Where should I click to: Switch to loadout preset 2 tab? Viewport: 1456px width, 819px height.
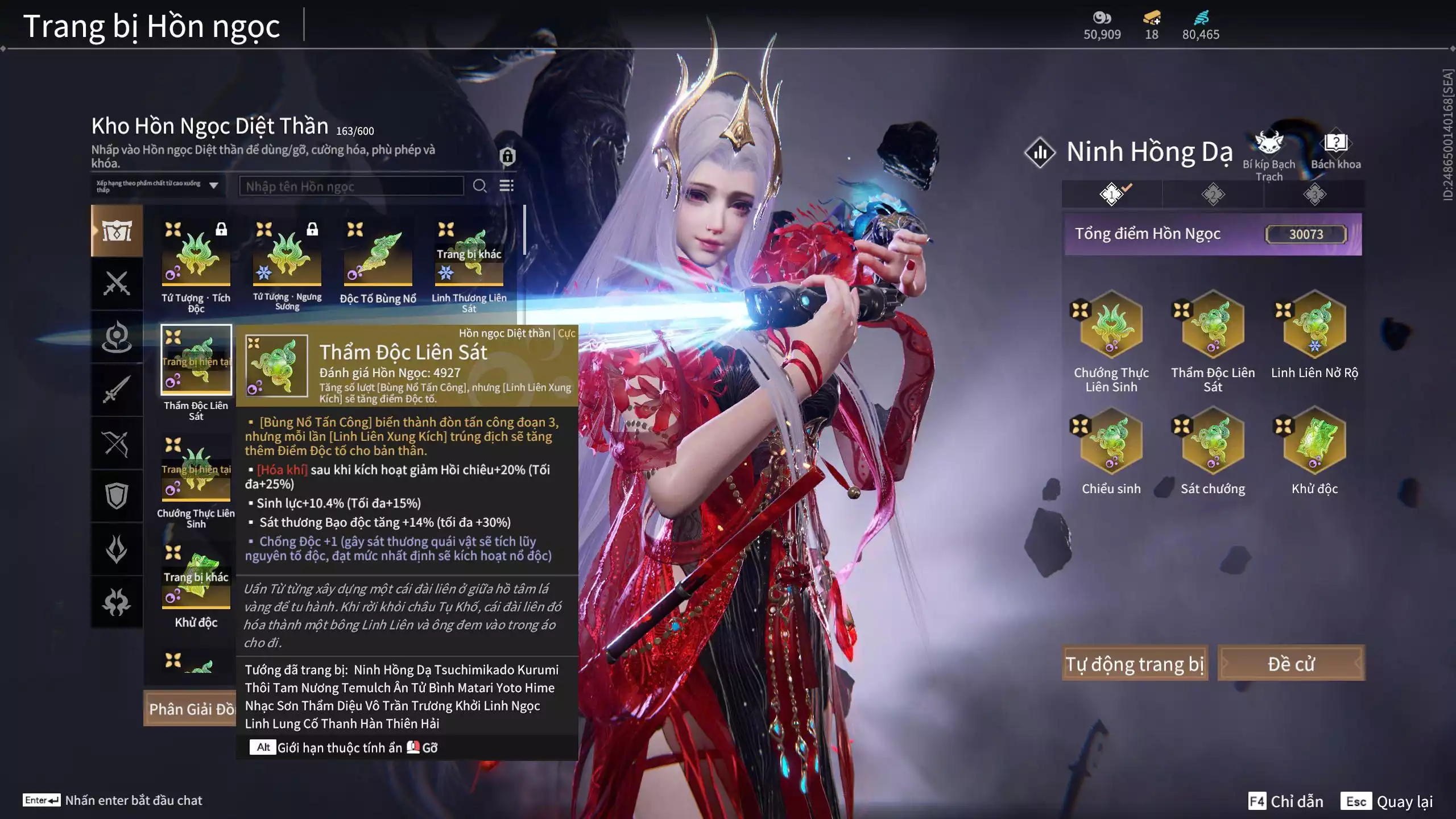[x=1213, y=195]
